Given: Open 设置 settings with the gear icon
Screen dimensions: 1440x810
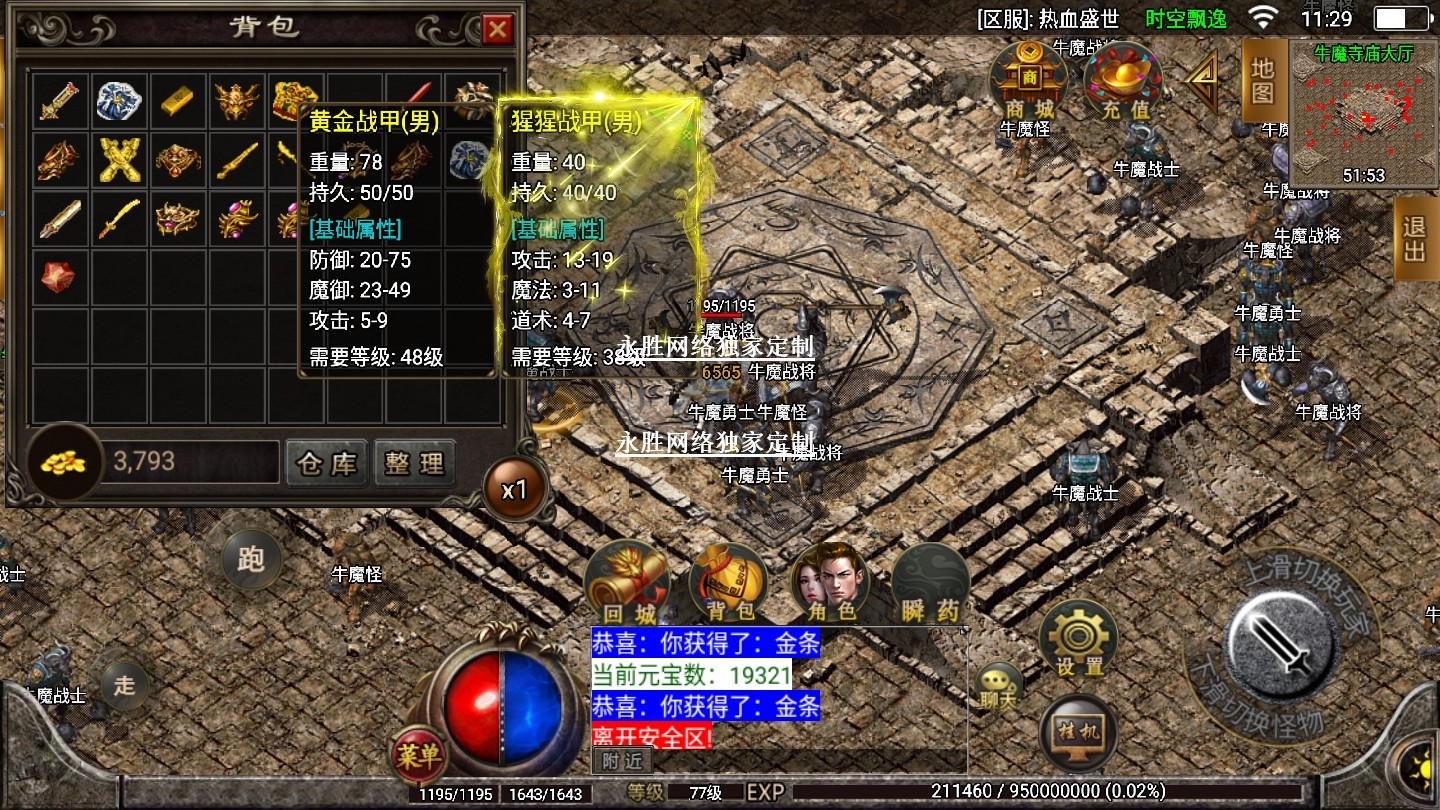Looking at the screenshot, I should [x=1078, y=637].
